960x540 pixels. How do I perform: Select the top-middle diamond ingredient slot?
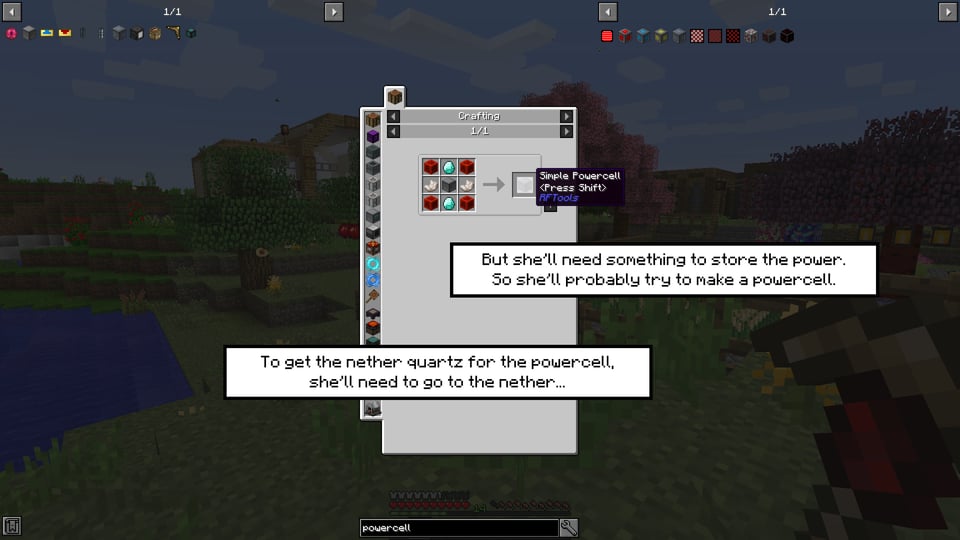[449, 166]
